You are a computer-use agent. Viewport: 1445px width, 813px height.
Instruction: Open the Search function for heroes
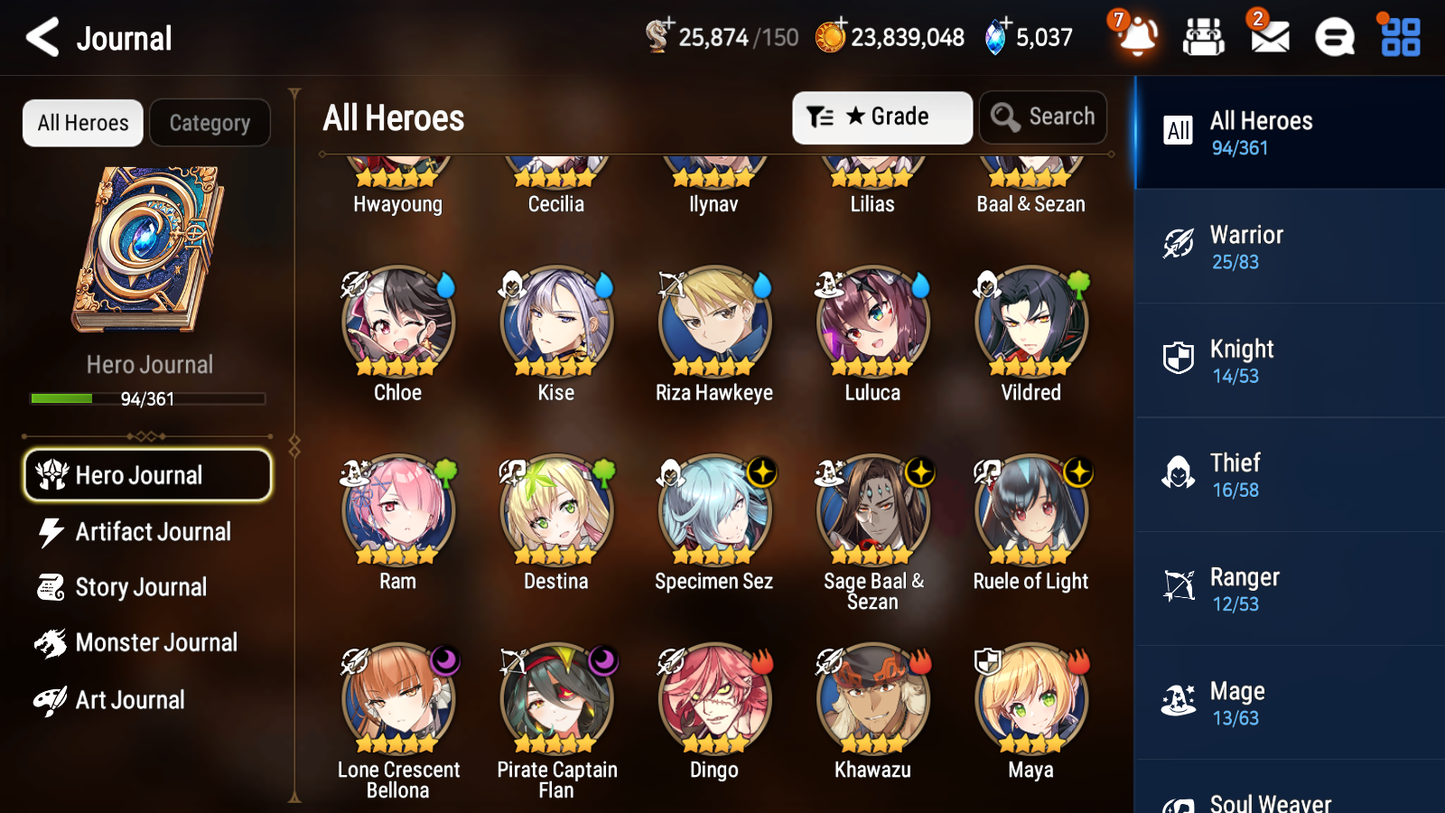[1043, 117]
